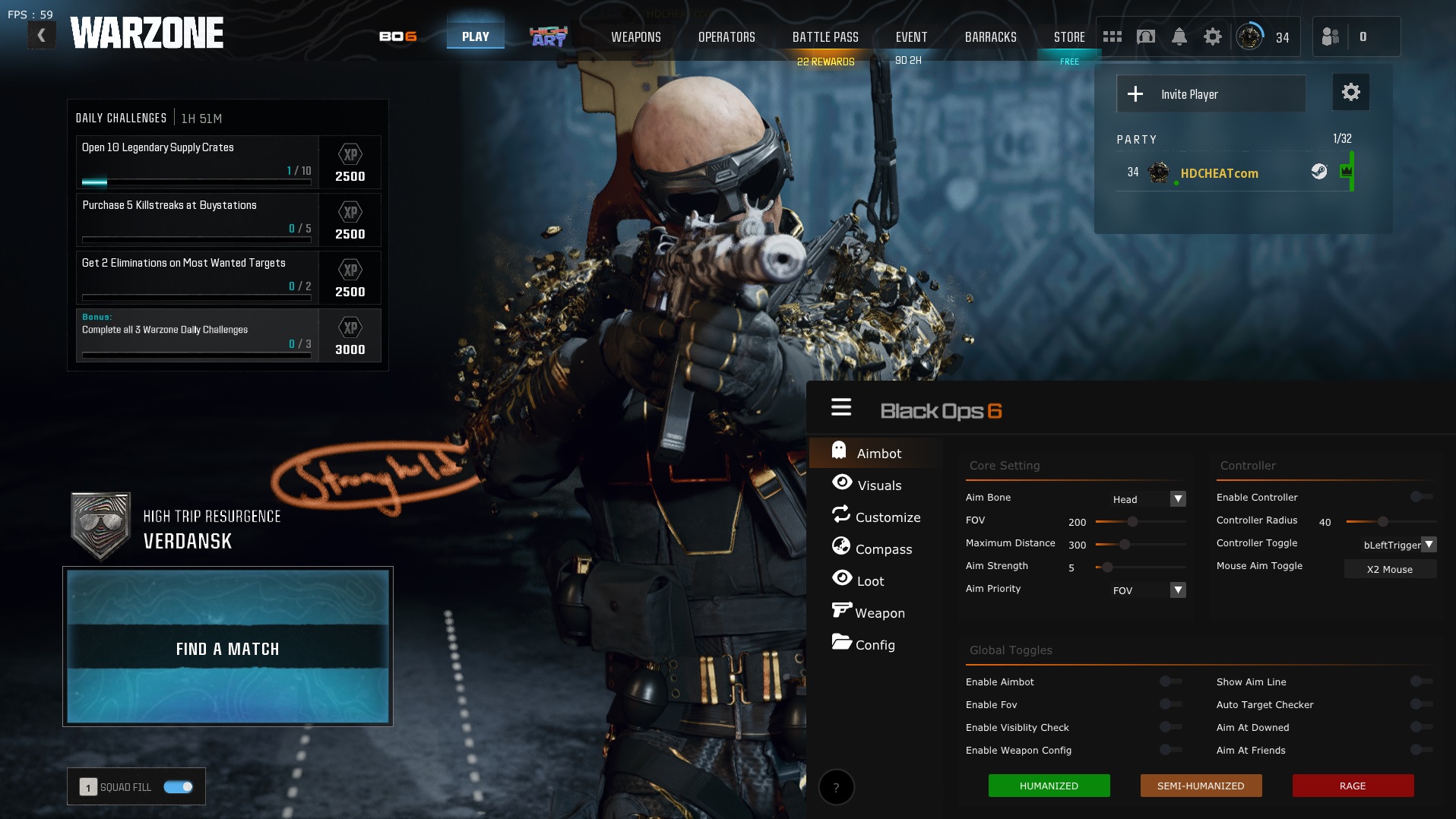1456x819 pixels.
Task: Open the party settings gear
Action: (x=1350, y=92)
